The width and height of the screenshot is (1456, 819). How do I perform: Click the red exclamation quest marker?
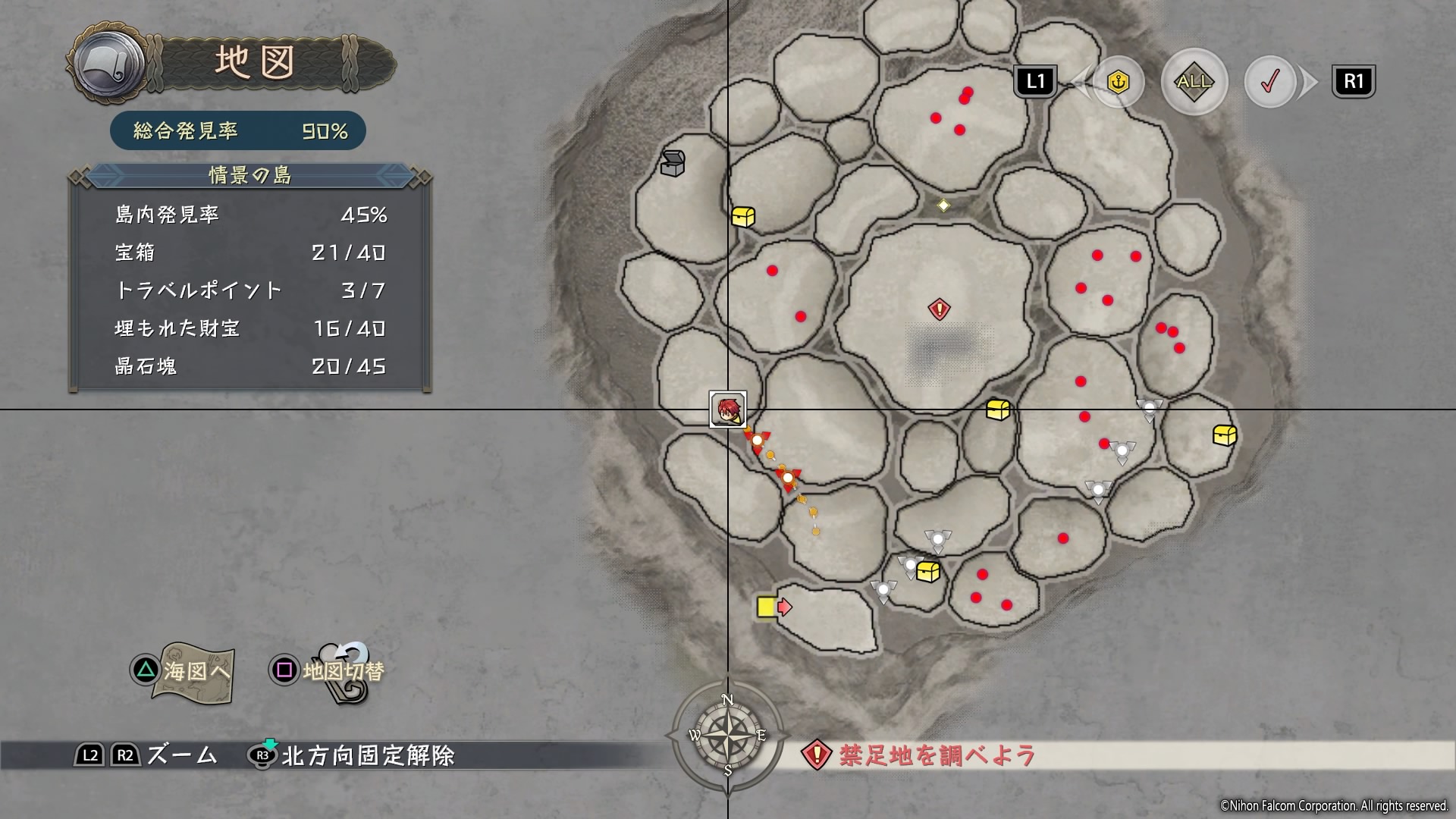click(940, 309)
